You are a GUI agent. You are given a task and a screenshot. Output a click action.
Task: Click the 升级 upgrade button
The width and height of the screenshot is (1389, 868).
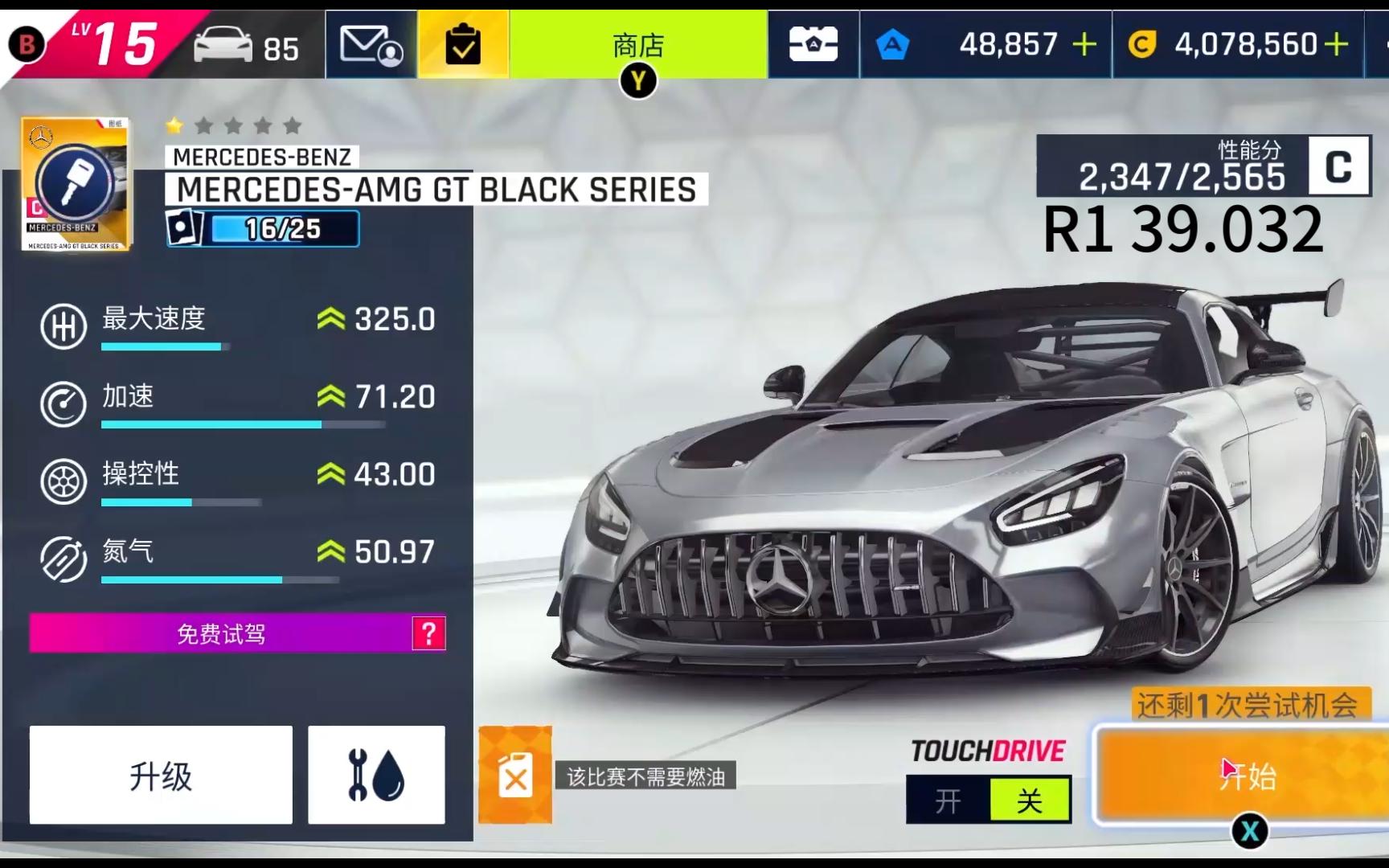point(161,775)
